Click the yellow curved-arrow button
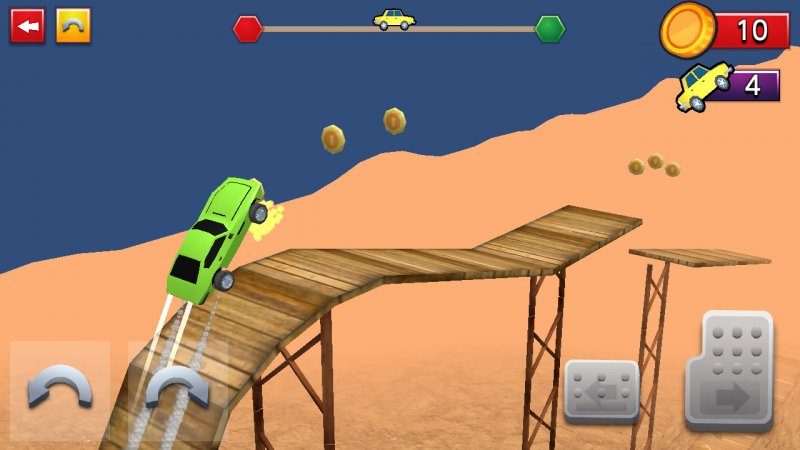800x450 pixels. [x=73, y=26]
